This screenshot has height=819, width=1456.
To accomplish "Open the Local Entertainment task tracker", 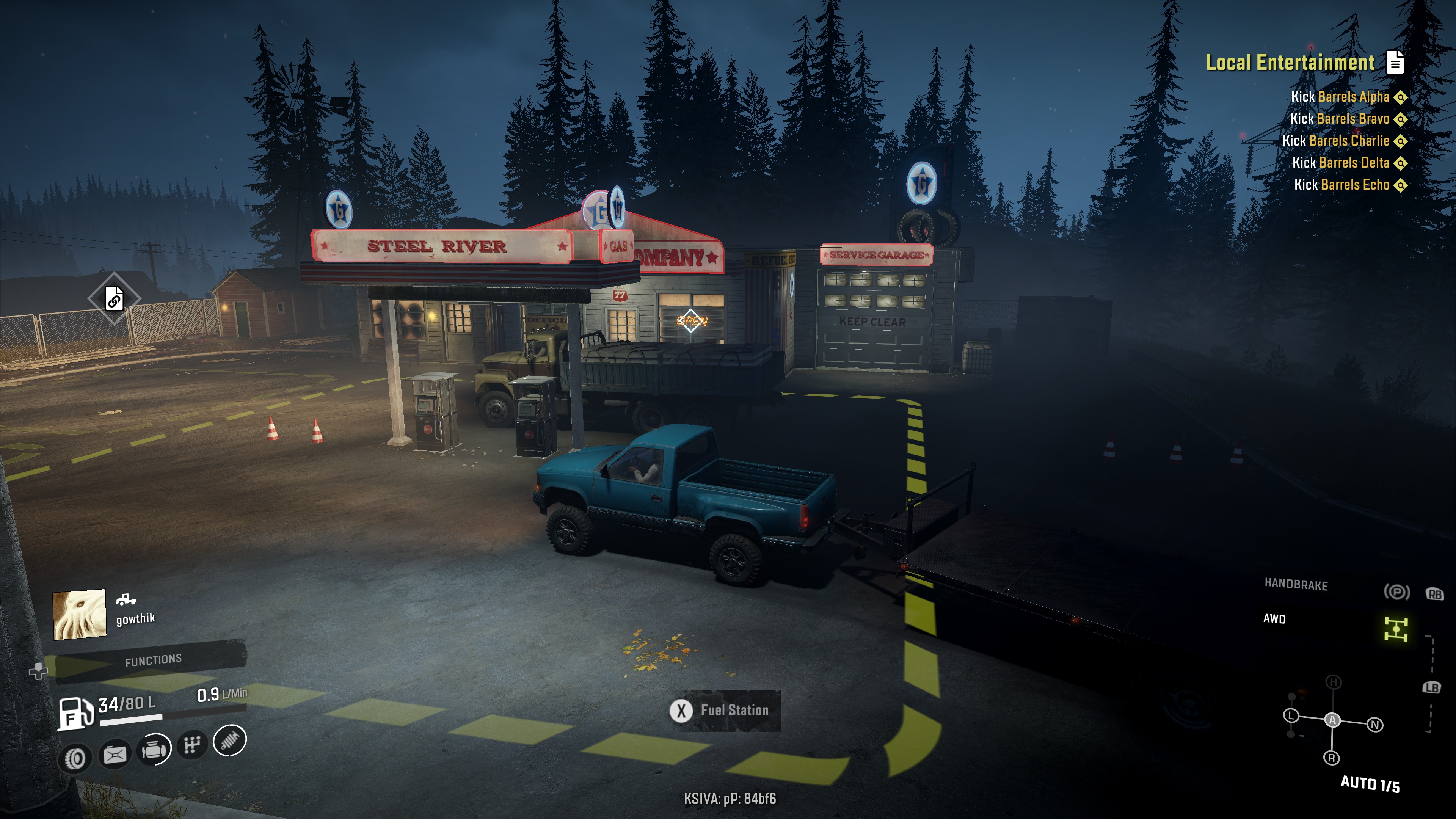I will tap(1290, 62).
